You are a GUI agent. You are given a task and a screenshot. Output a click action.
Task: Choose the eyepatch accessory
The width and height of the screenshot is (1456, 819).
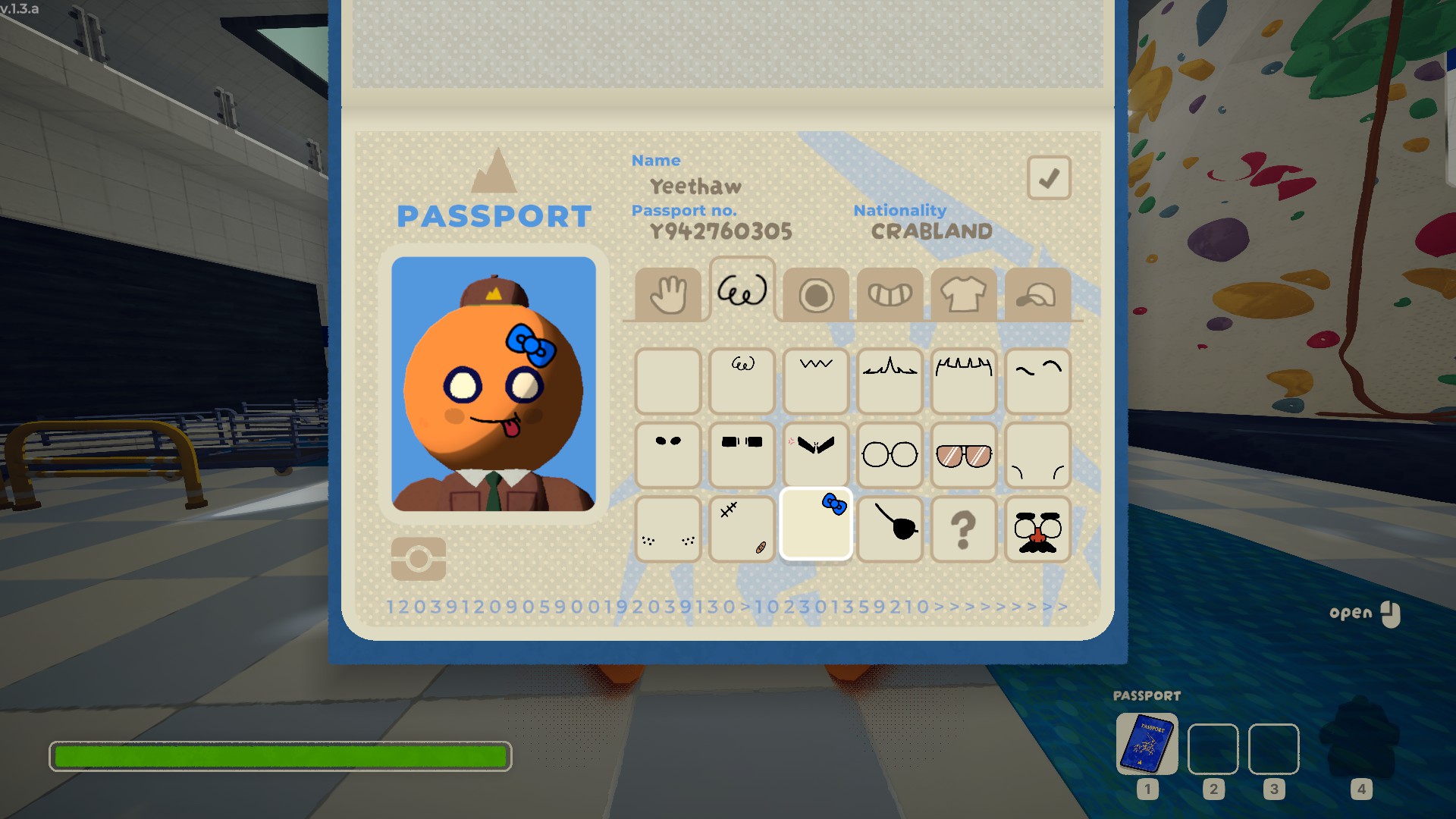pyautogui.click(x=890, y=529)
